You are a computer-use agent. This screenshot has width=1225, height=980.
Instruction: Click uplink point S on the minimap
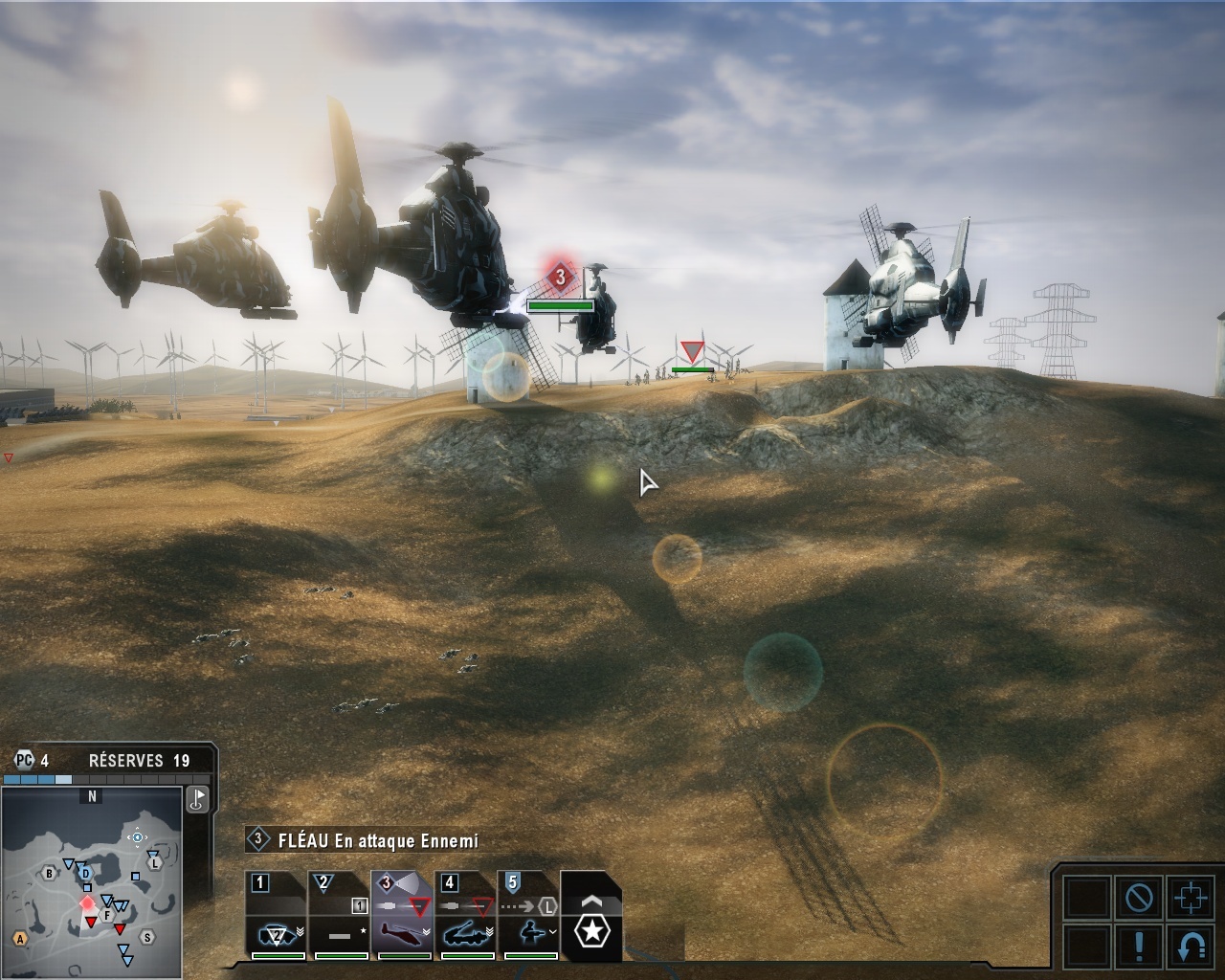(x=147, y=937)
